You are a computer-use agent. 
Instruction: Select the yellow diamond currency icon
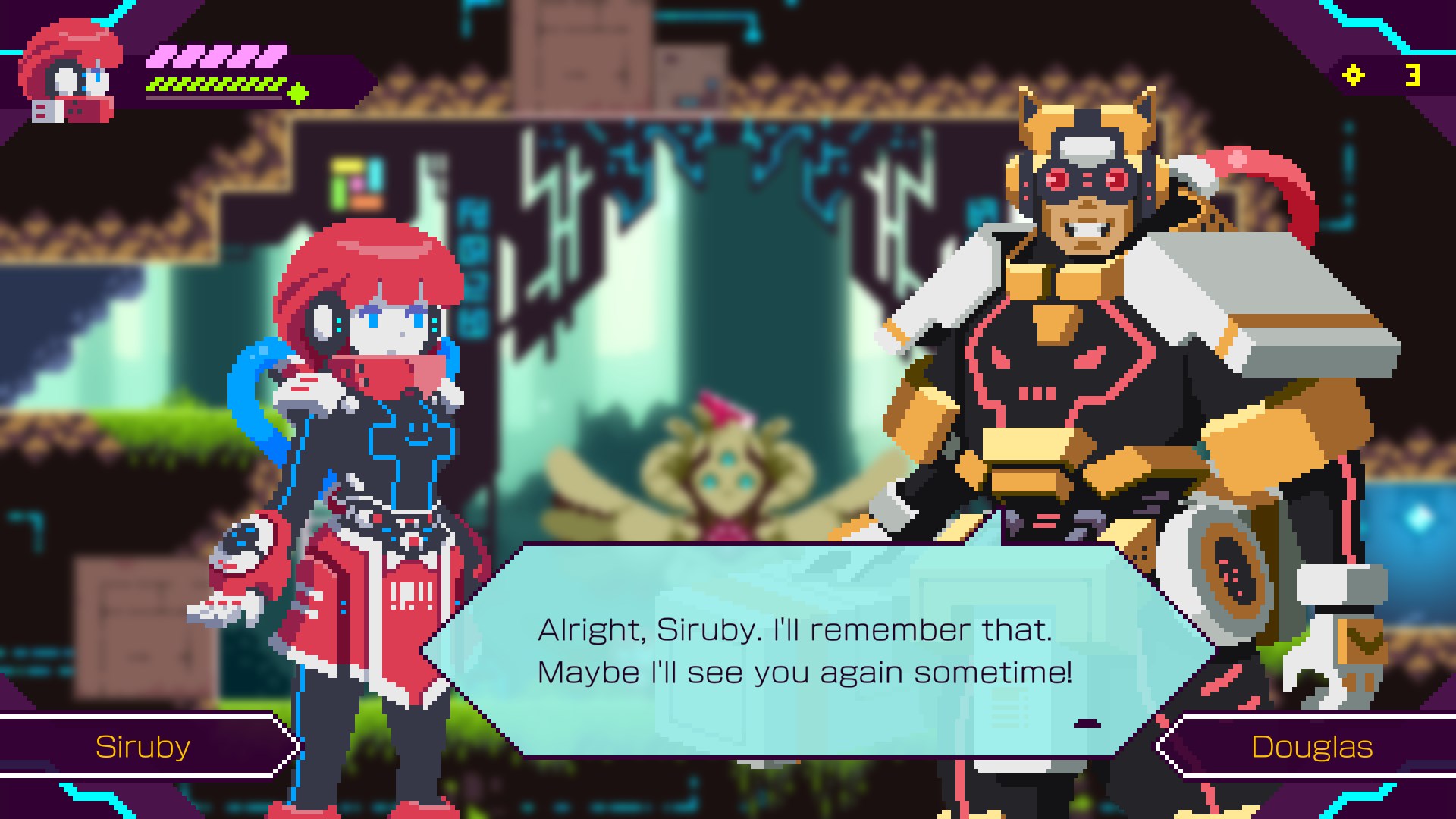click(x=1354, y=76)
